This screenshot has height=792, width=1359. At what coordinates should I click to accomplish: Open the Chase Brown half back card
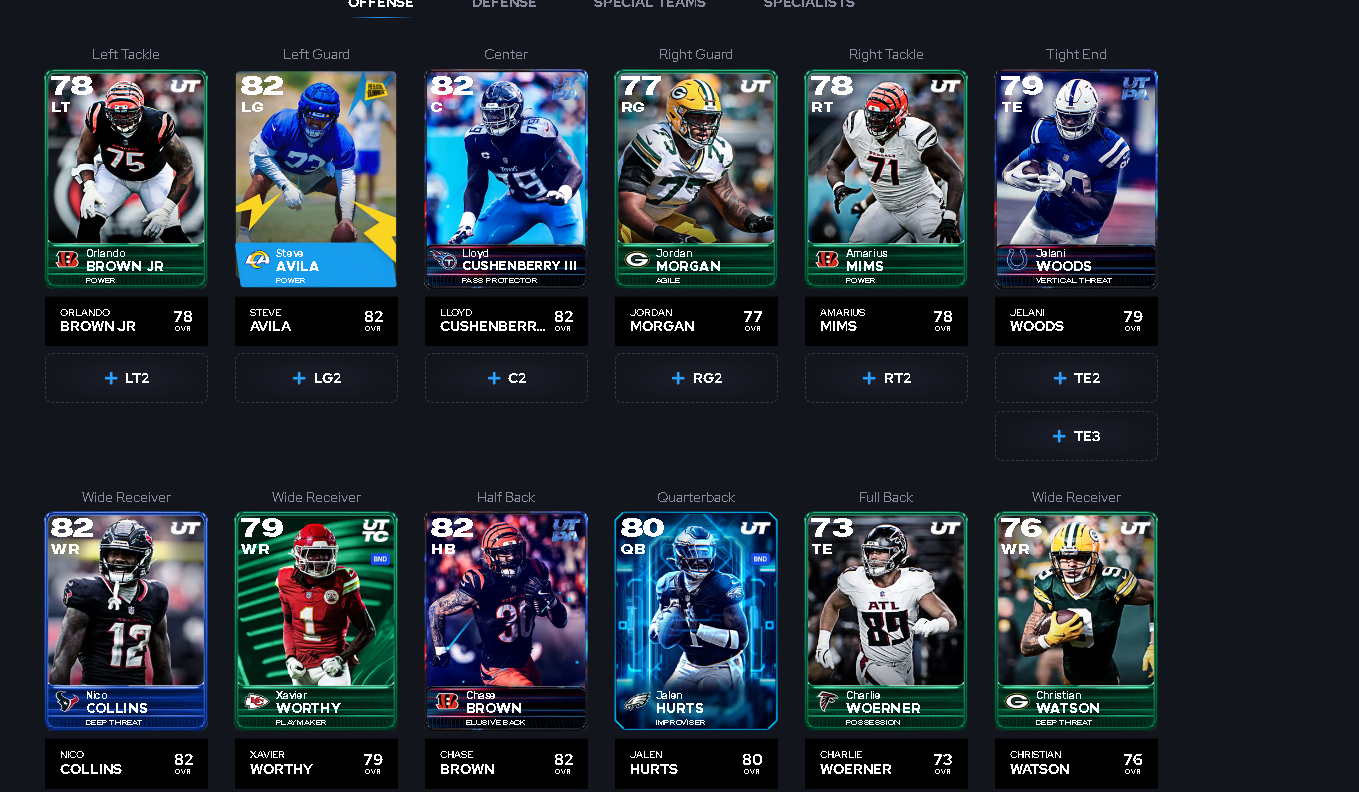pyautogui.click(x=506, y=620)
